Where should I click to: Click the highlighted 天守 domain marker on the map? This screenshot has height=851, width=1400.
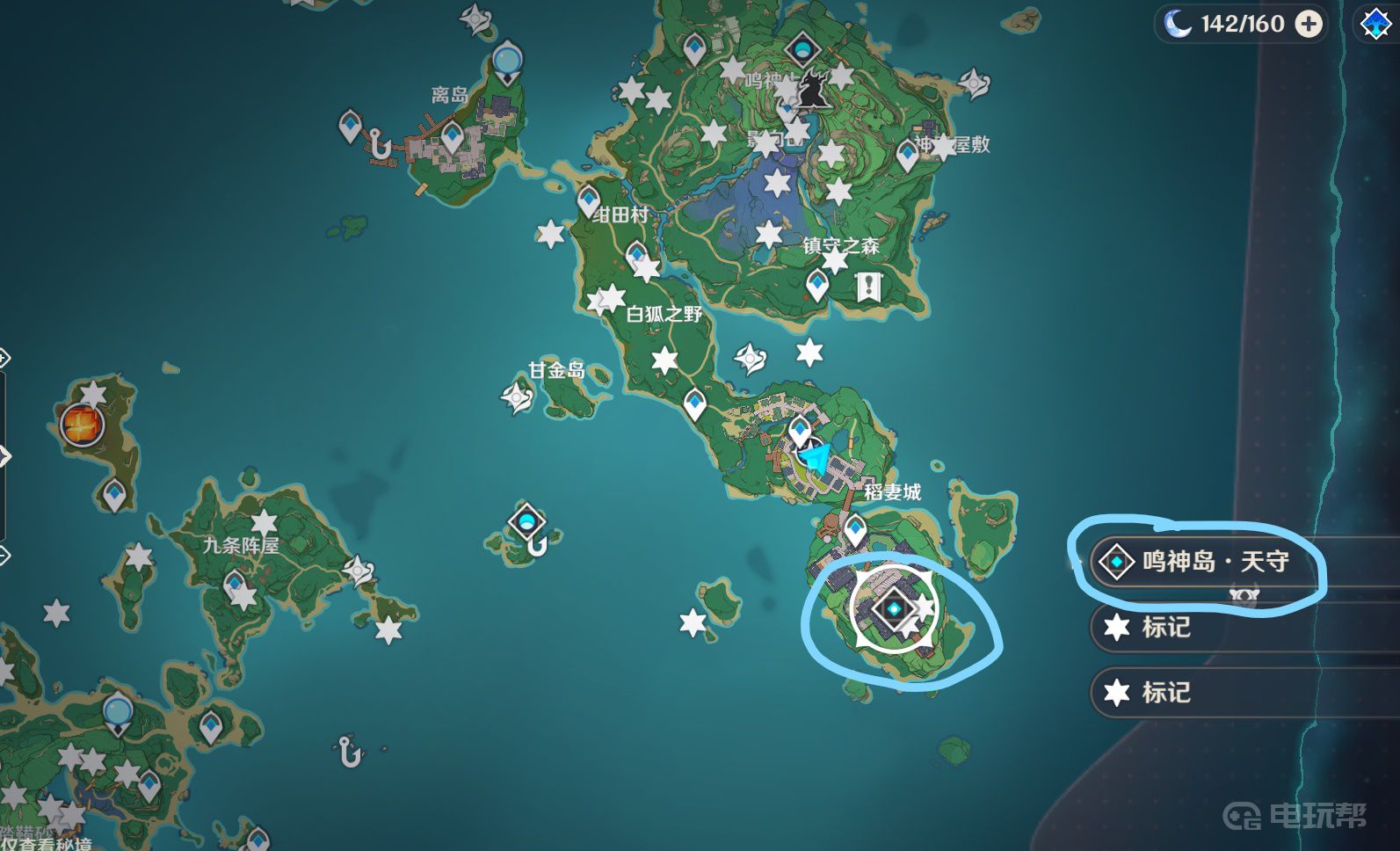[895, 608]
